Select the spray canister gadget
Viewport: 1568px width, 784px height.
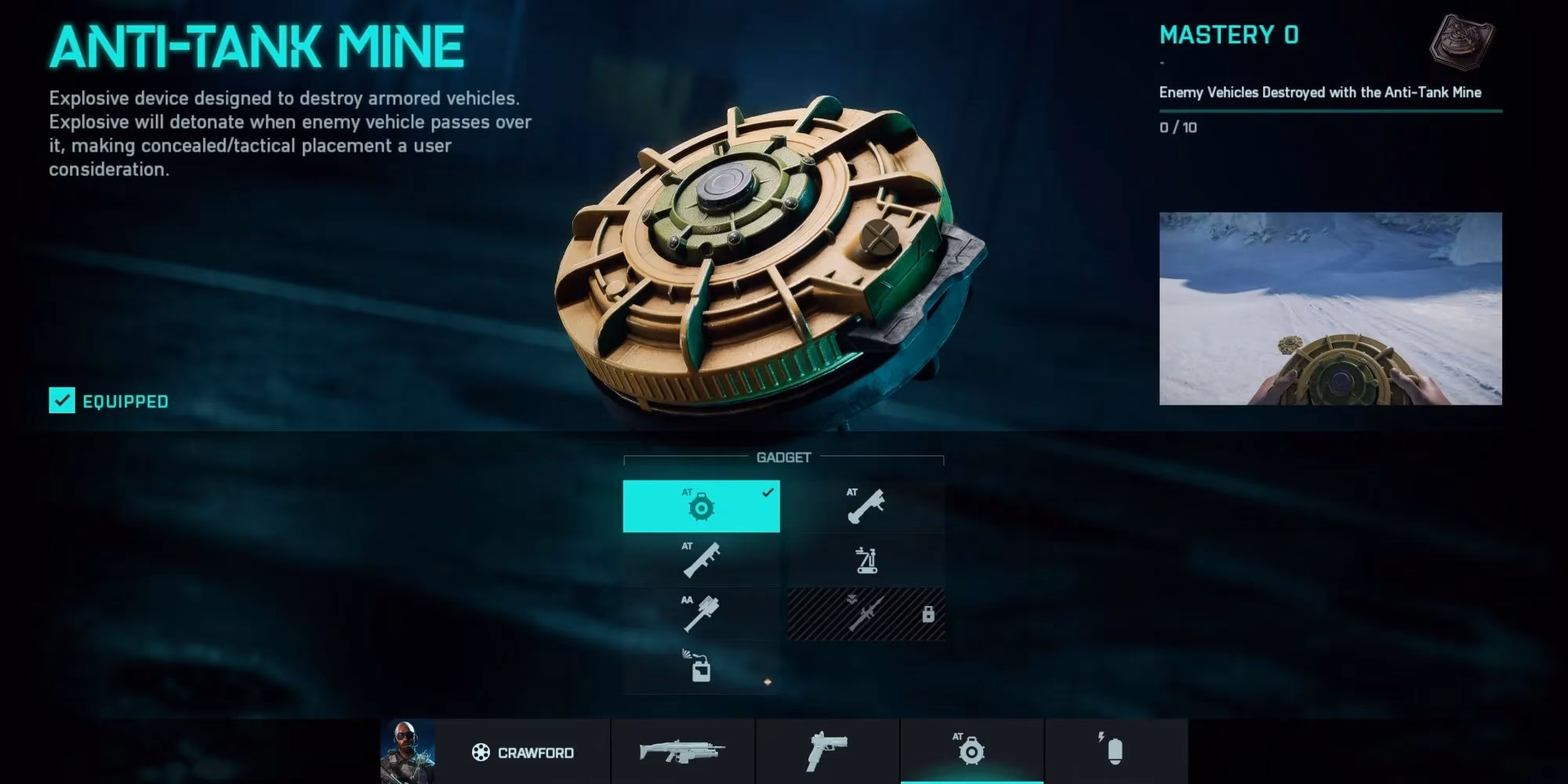coord(702,666)
